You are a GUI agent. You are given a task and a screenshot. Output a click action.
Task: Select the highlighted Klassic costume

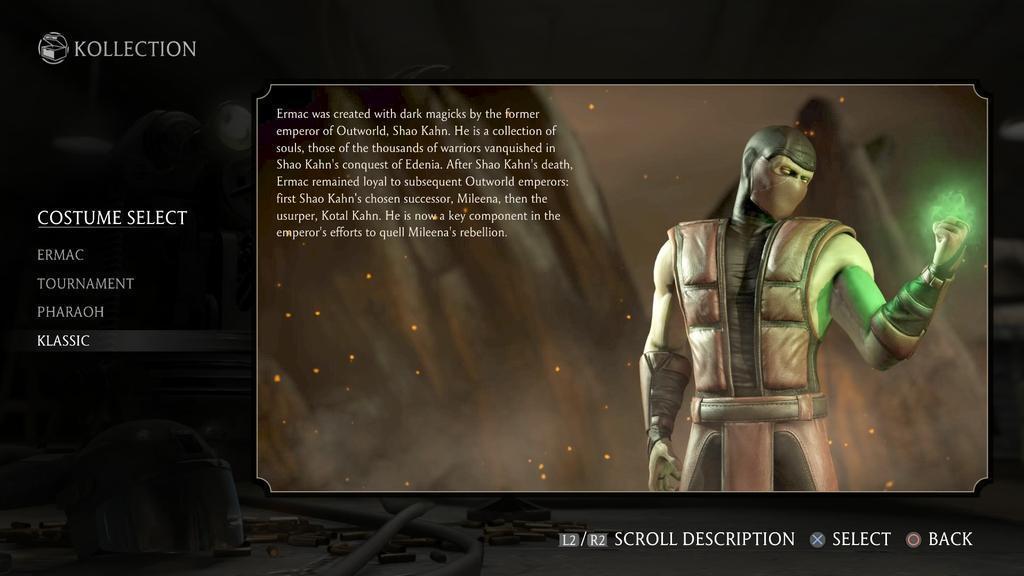63,341
